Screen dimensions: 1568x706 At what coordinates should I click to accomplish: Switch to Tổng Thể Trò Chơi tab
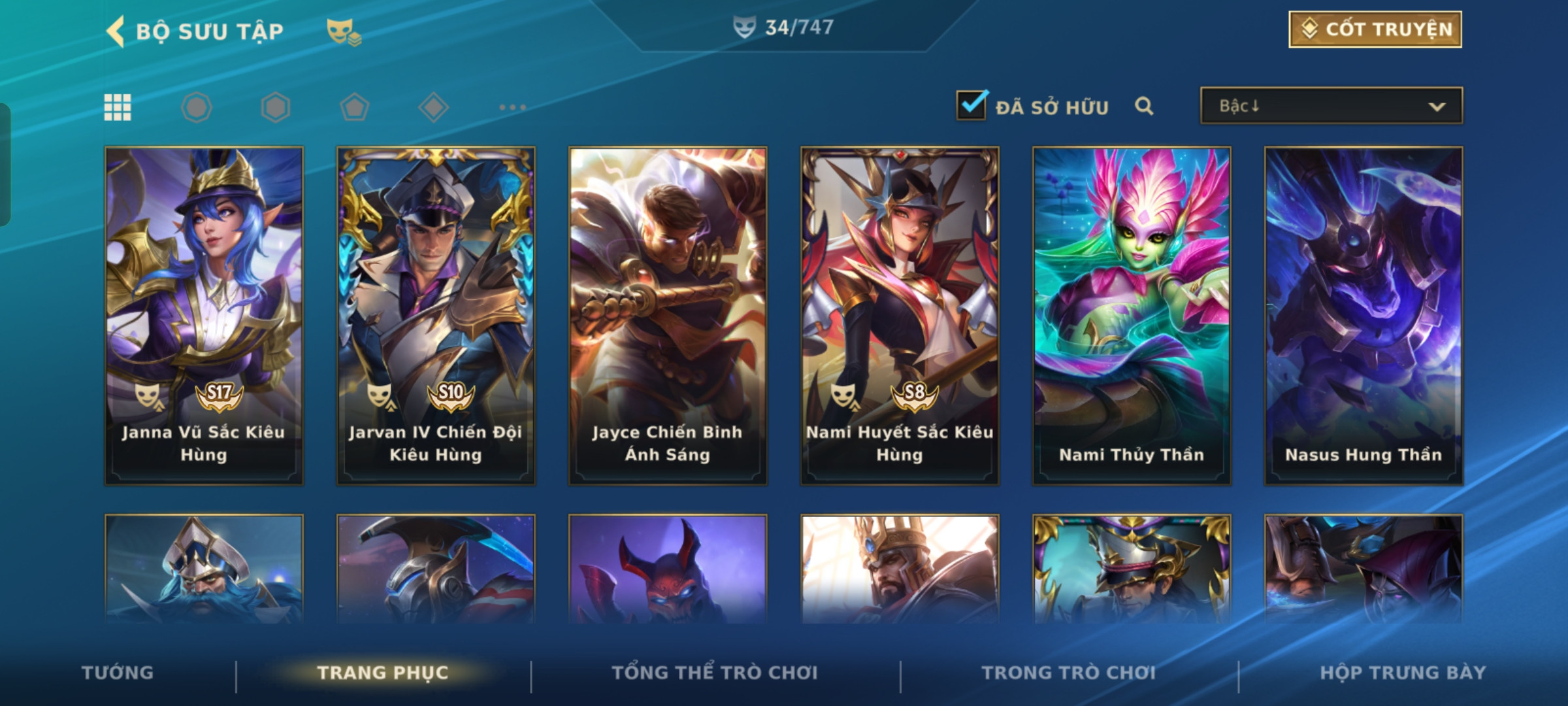[715, 673]
